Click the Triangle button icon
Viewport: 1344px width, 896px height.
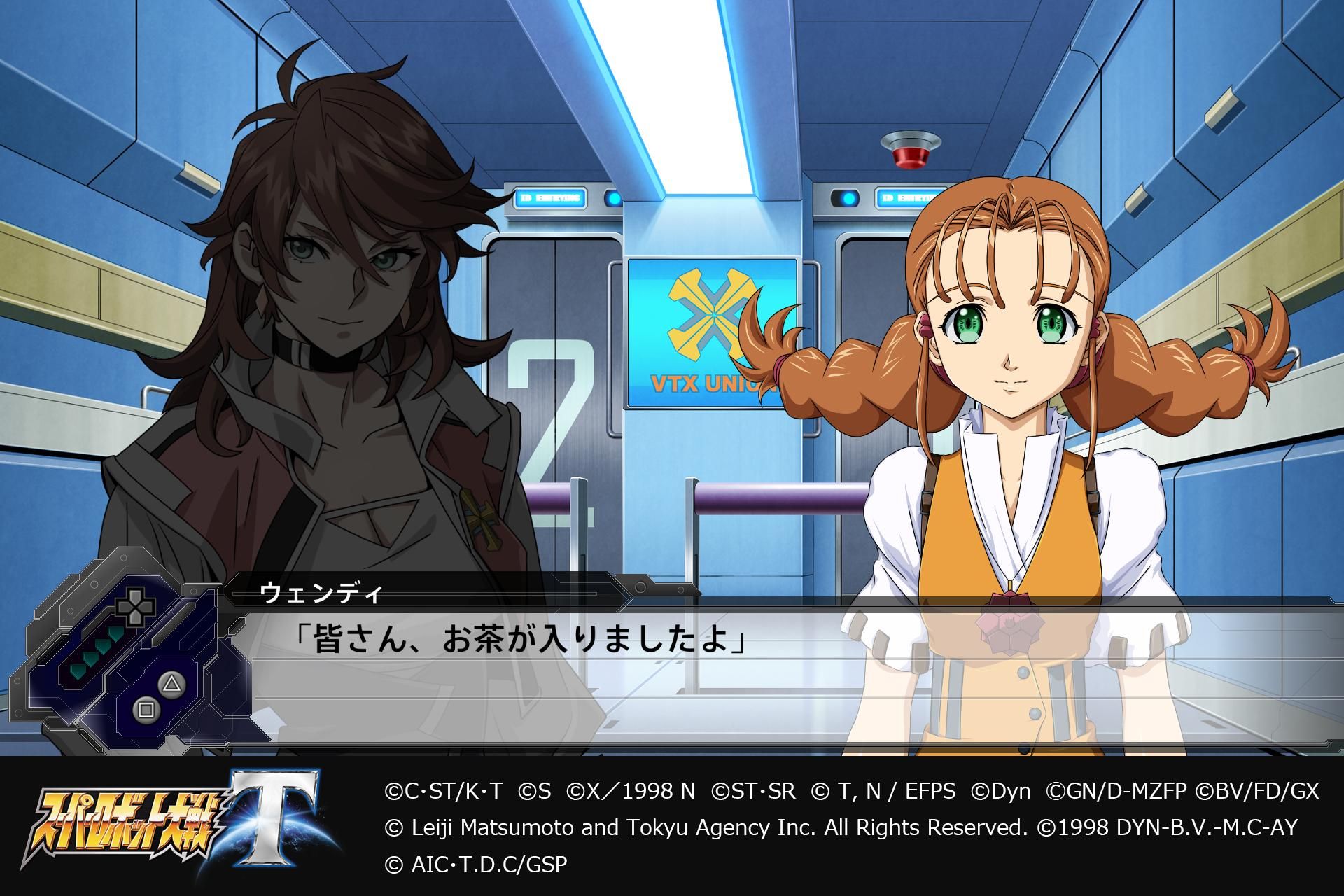[x=171, y=685]
